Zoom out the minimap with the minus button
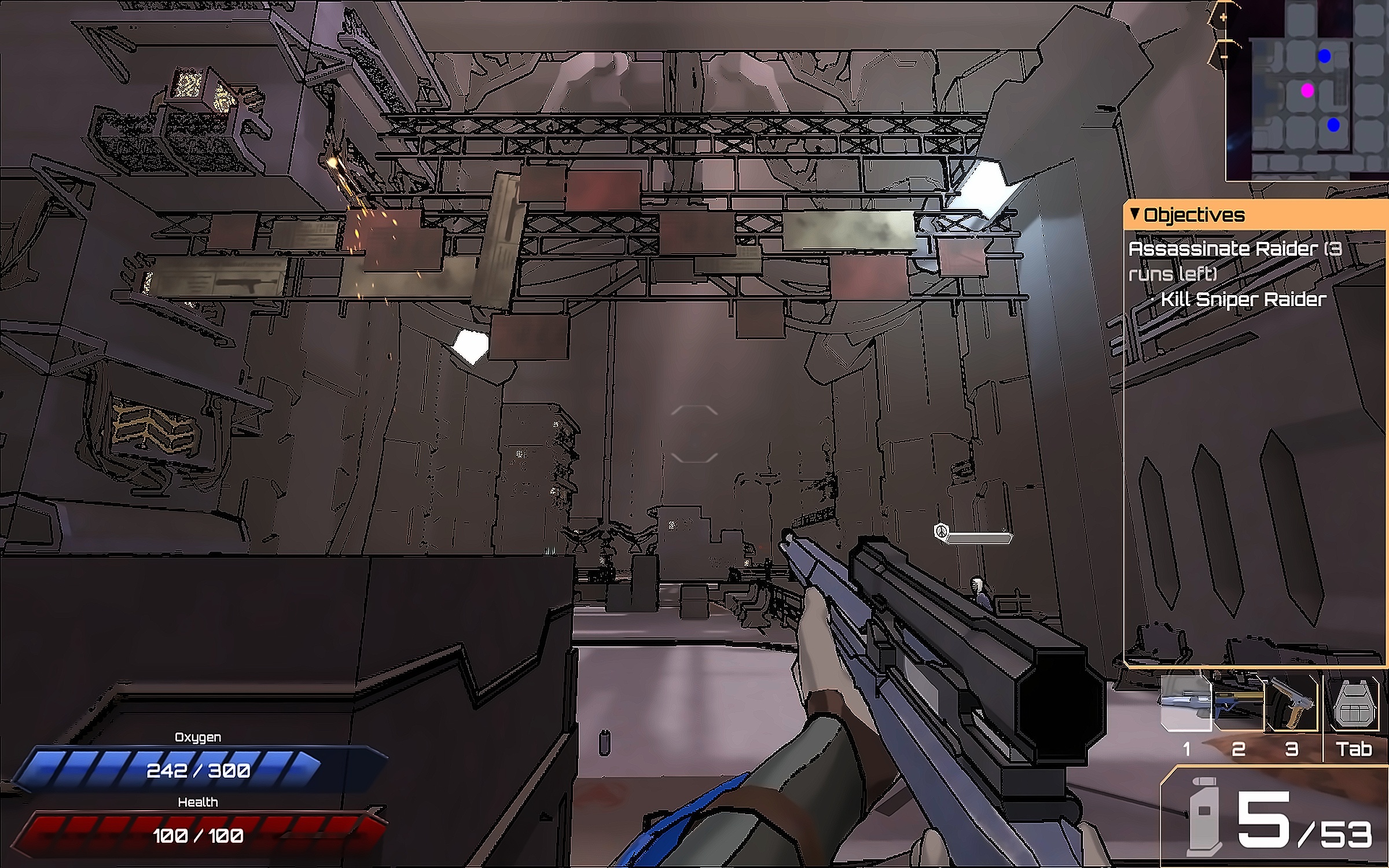The width and height of the screenshot is (1389, 868). coord(1223,57)
